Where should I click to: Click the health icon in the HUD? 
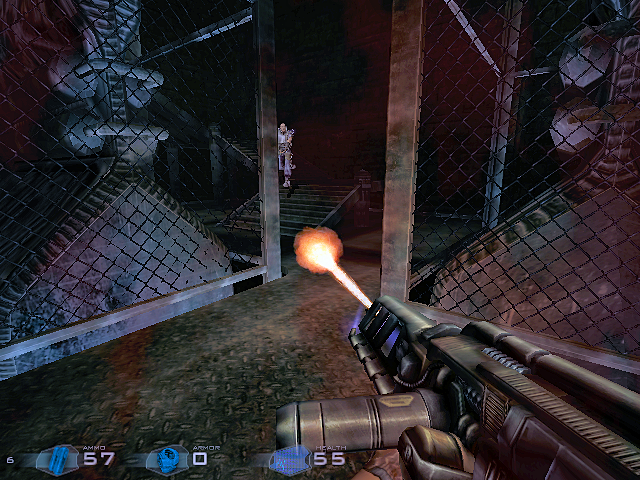[291, 460]
